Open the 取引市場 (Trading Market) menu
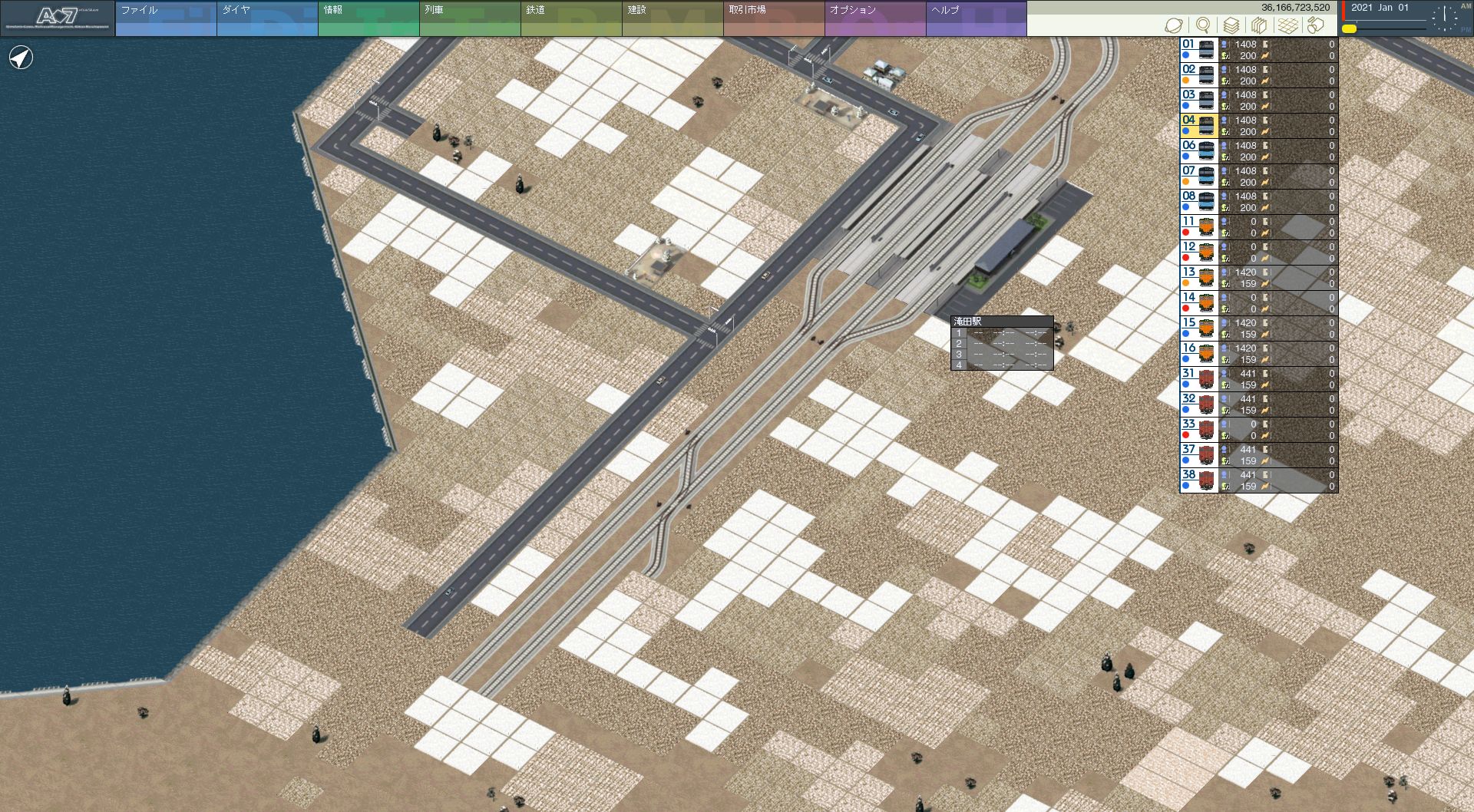This screenshot has height=812, width=1474. (x=774, y=18)
